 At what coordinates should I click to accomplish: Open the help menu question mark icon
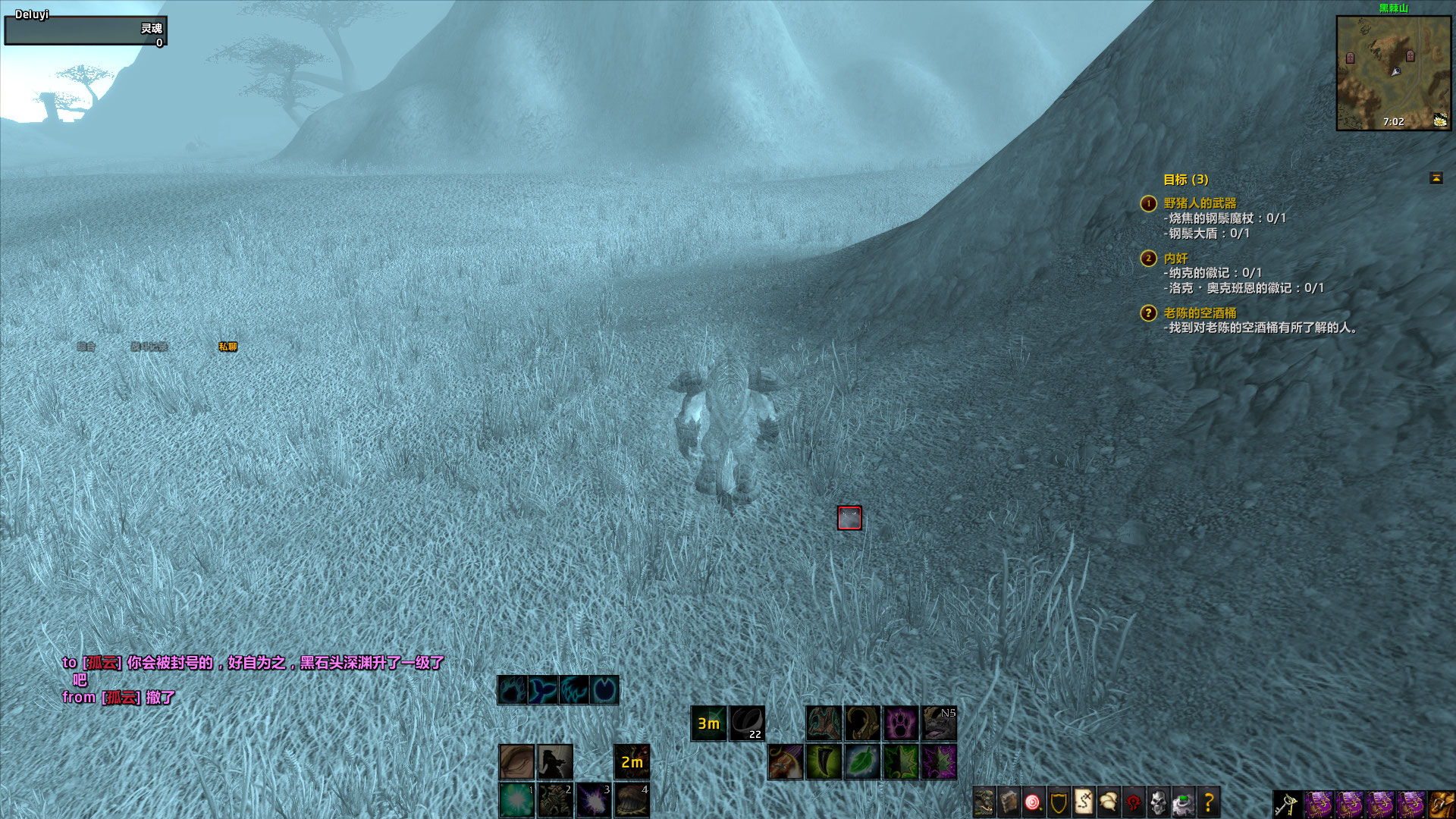tap(1210, 798)
